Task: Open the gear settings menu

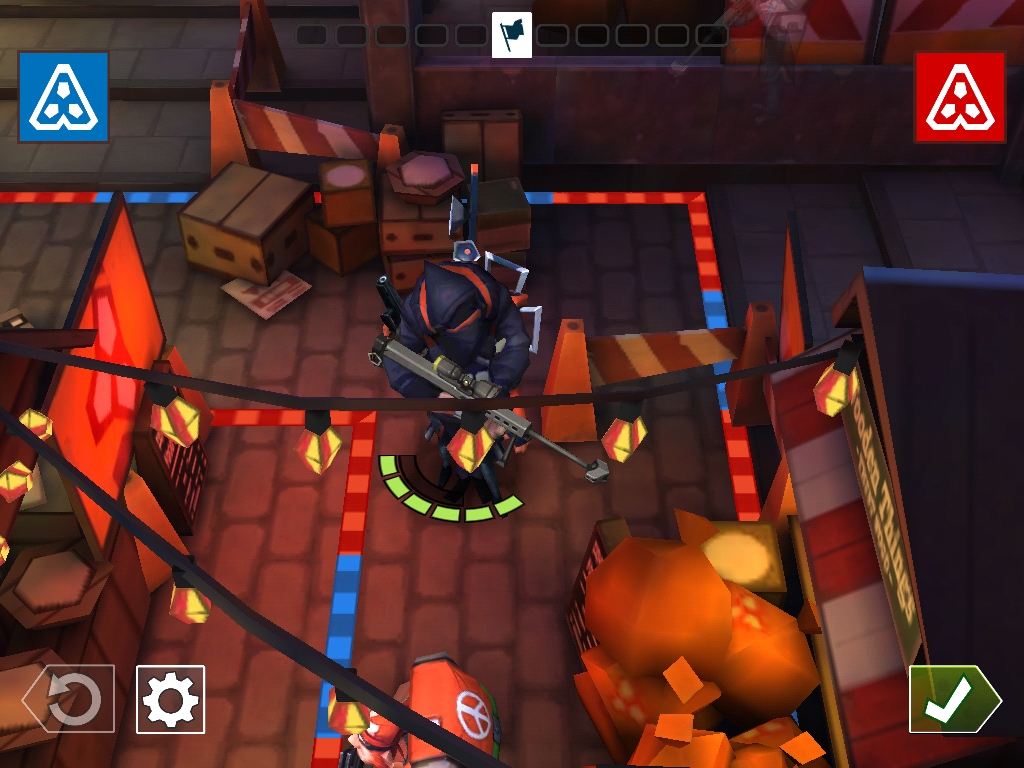Action: [x=170, y=700]
